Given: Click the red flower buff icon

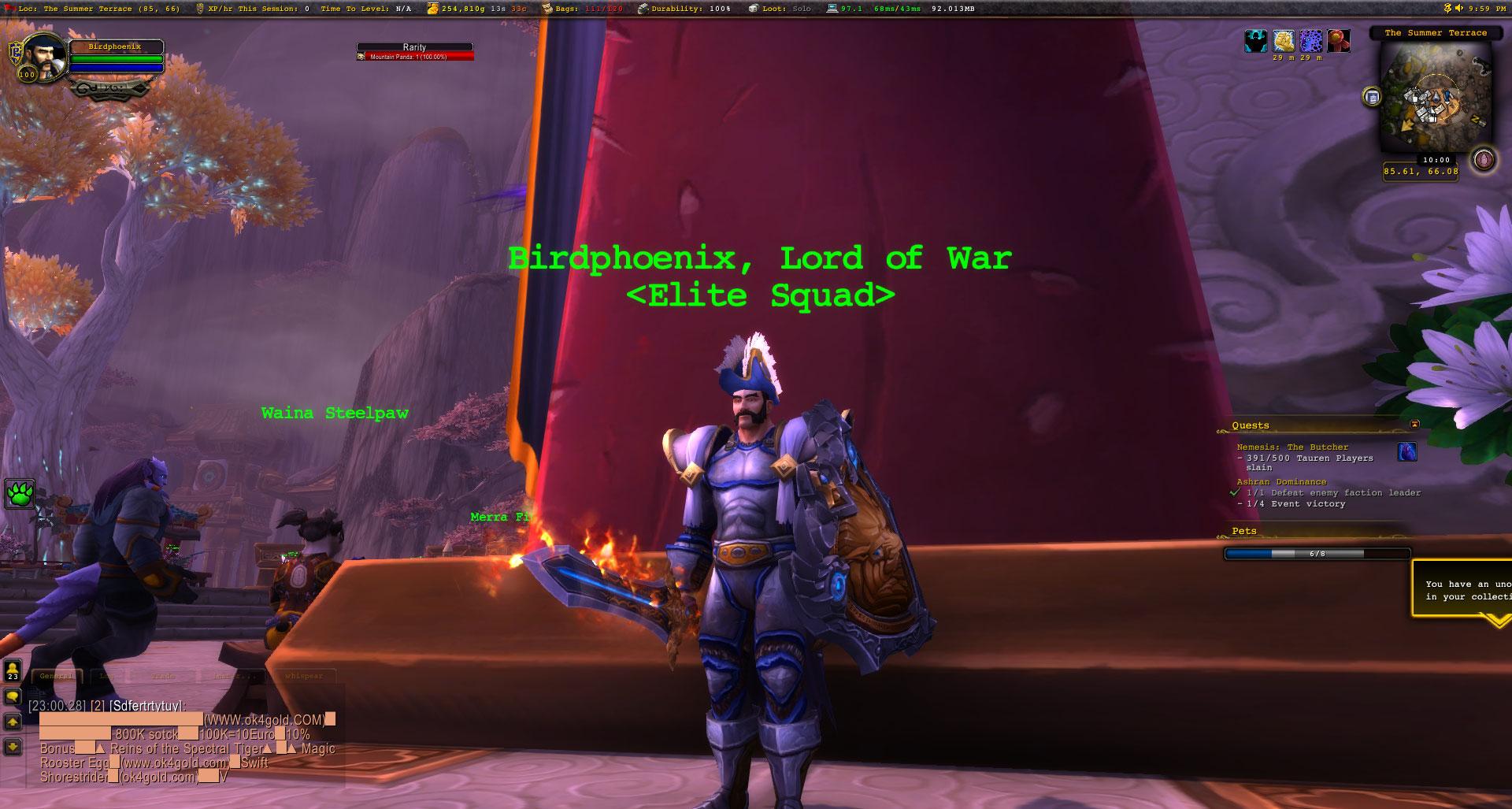Looking at the screenshot, I should 1339,41.
